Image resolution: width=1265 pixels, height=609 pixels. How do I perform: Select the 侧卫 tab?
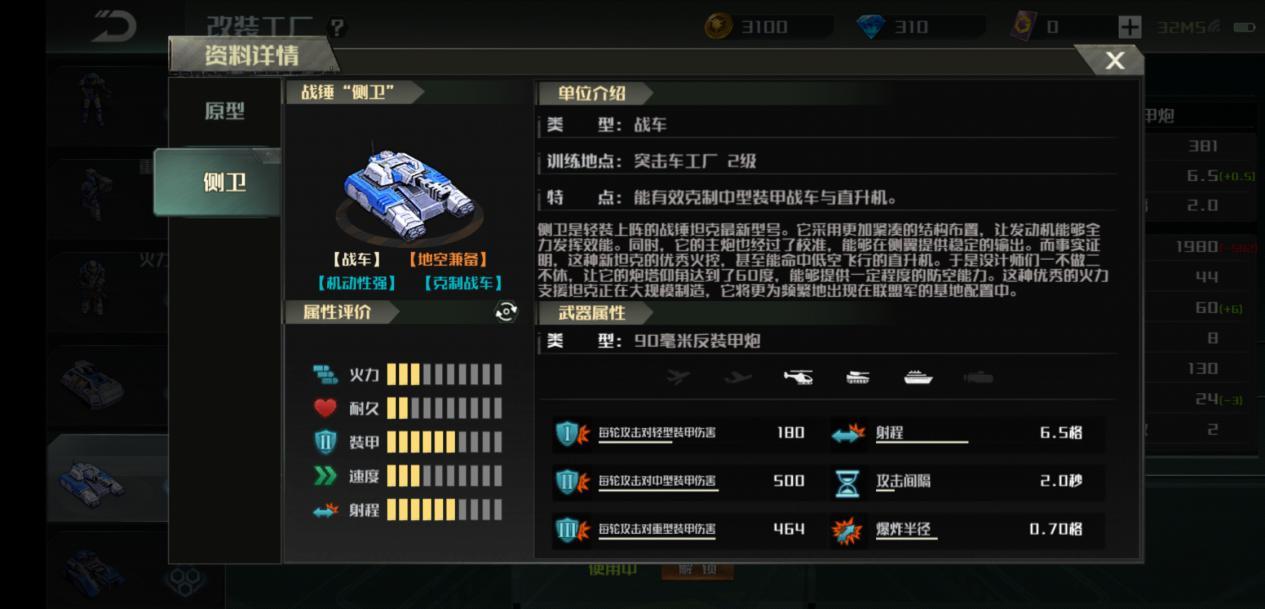[224, 183]
